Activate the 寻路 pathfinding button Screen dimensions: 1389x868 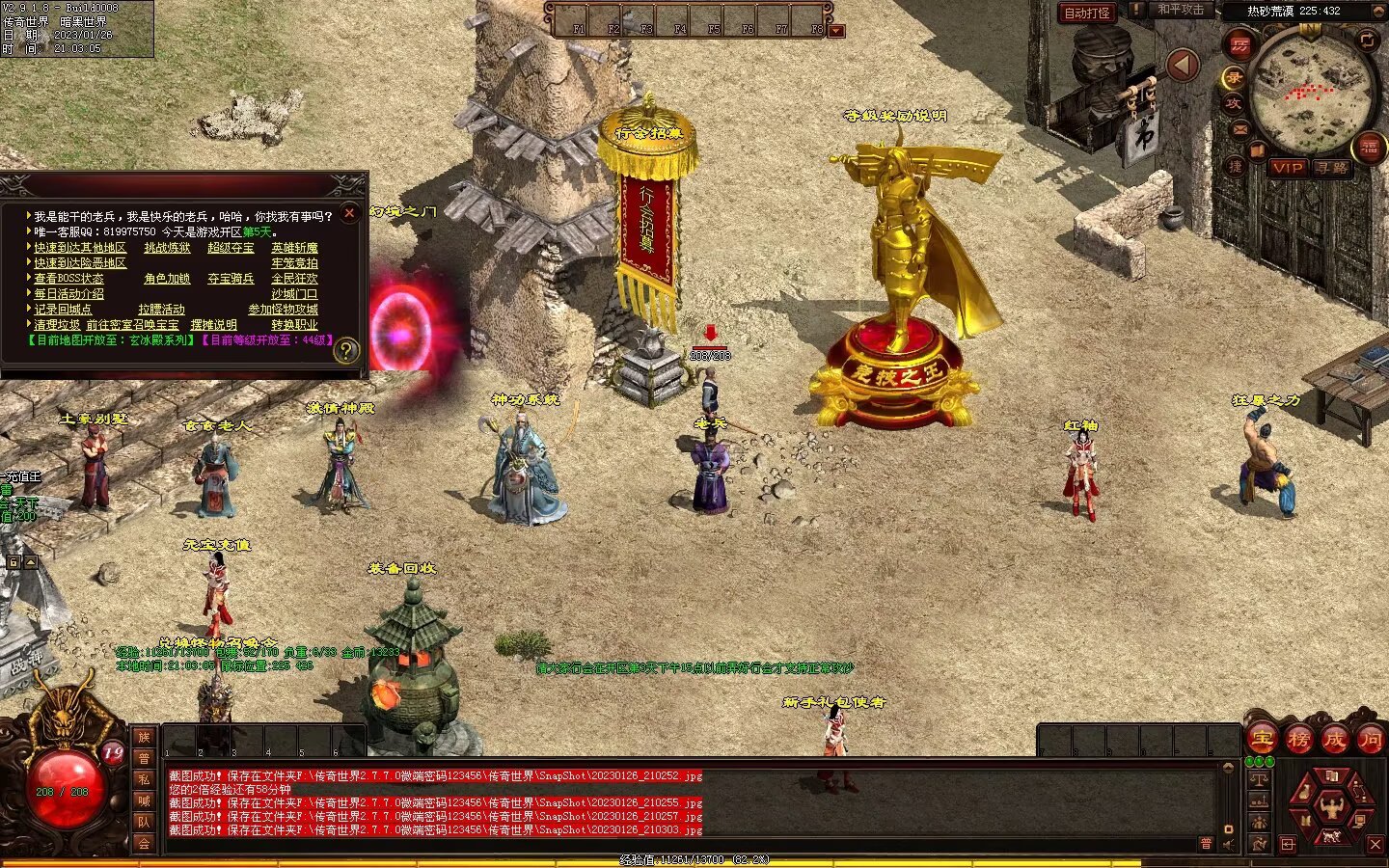tap(1332, 168)
